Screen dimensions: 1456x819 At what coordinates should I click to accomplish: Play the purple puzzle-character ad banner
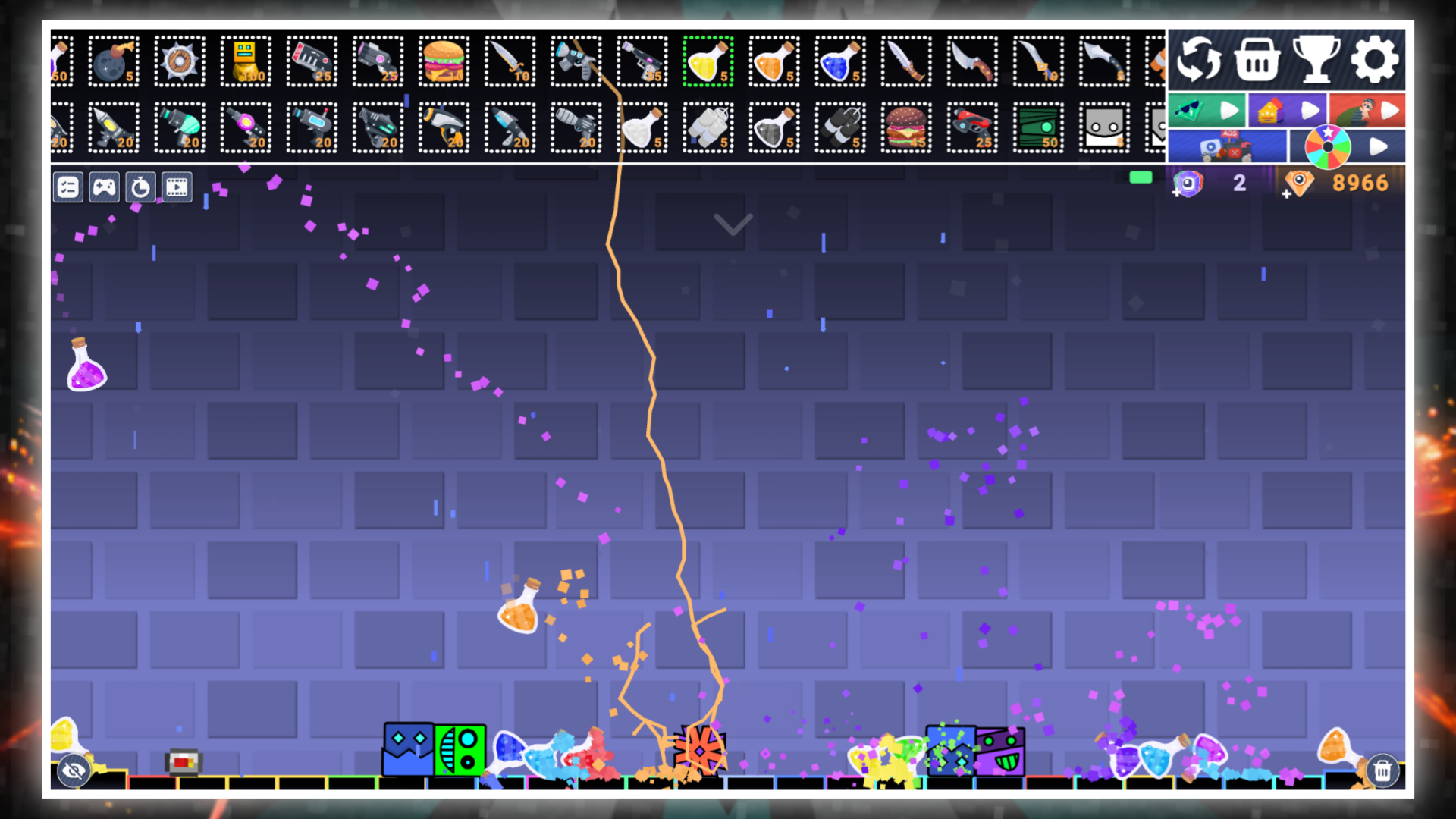[1287, 110]
